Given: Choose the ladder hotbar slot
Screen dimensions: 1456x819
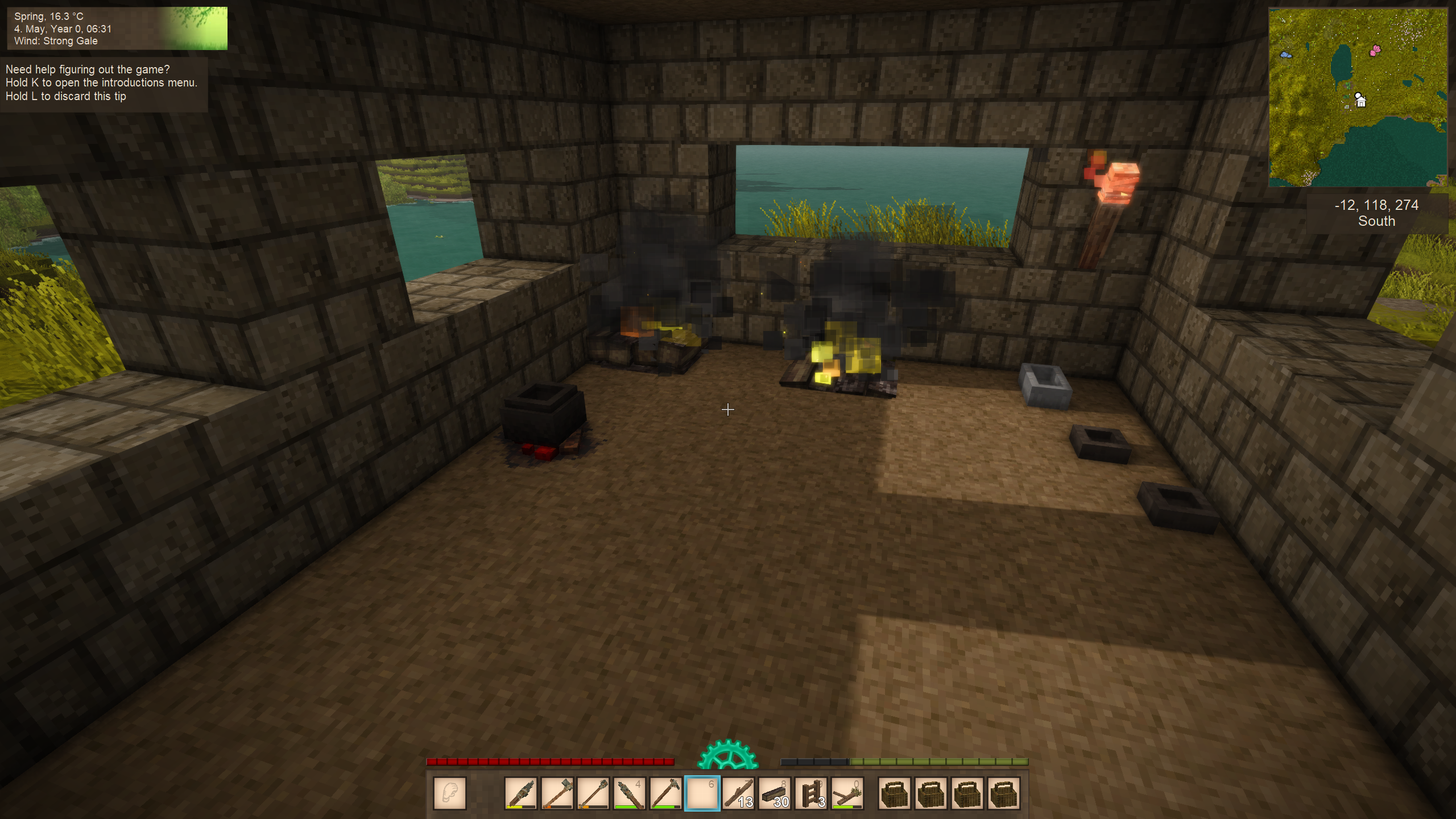Looking at the screenshot, I should pyautogui.click(x=812, y=793).
